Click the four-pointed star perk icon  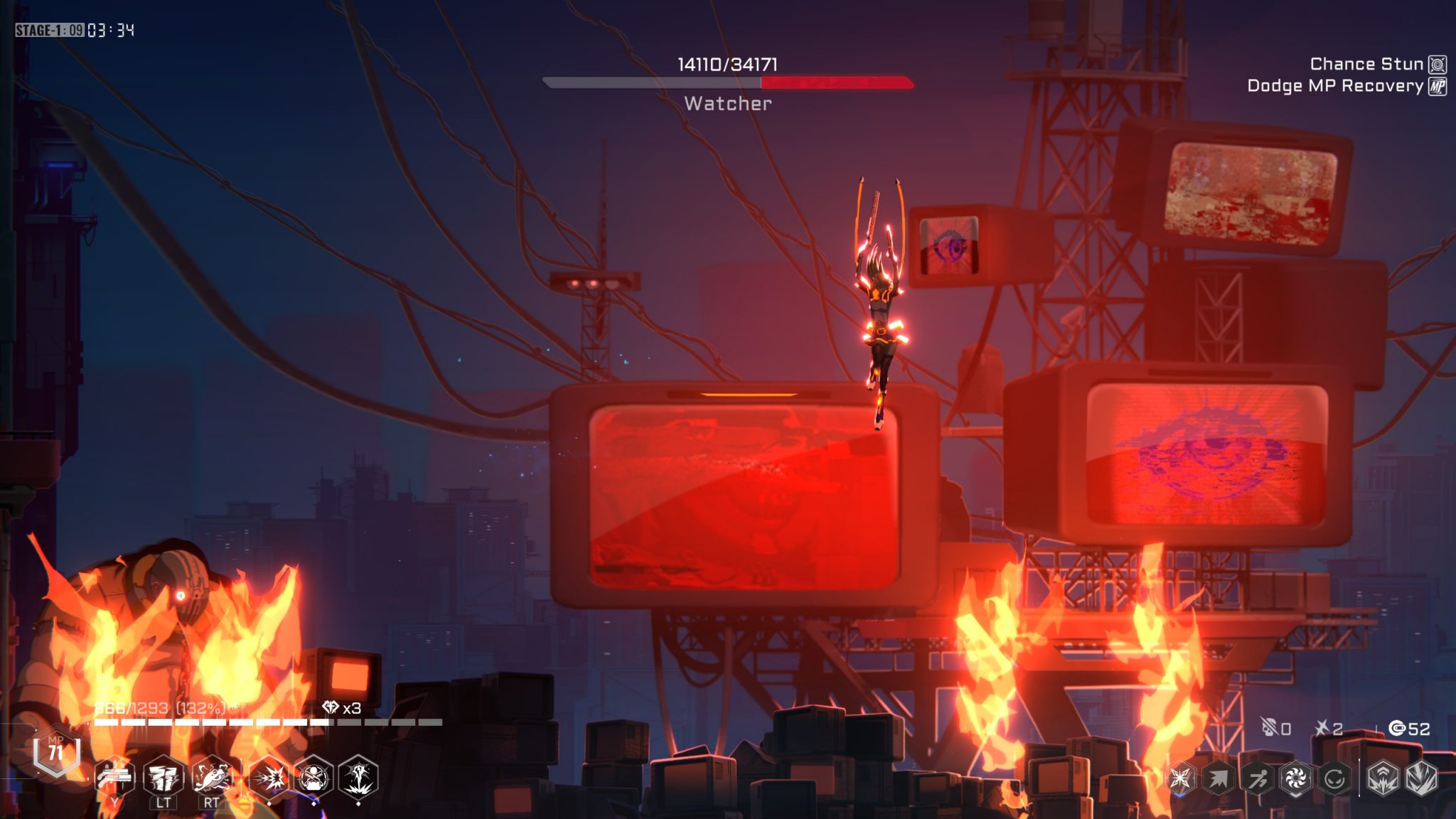[x=1181, y=778]
